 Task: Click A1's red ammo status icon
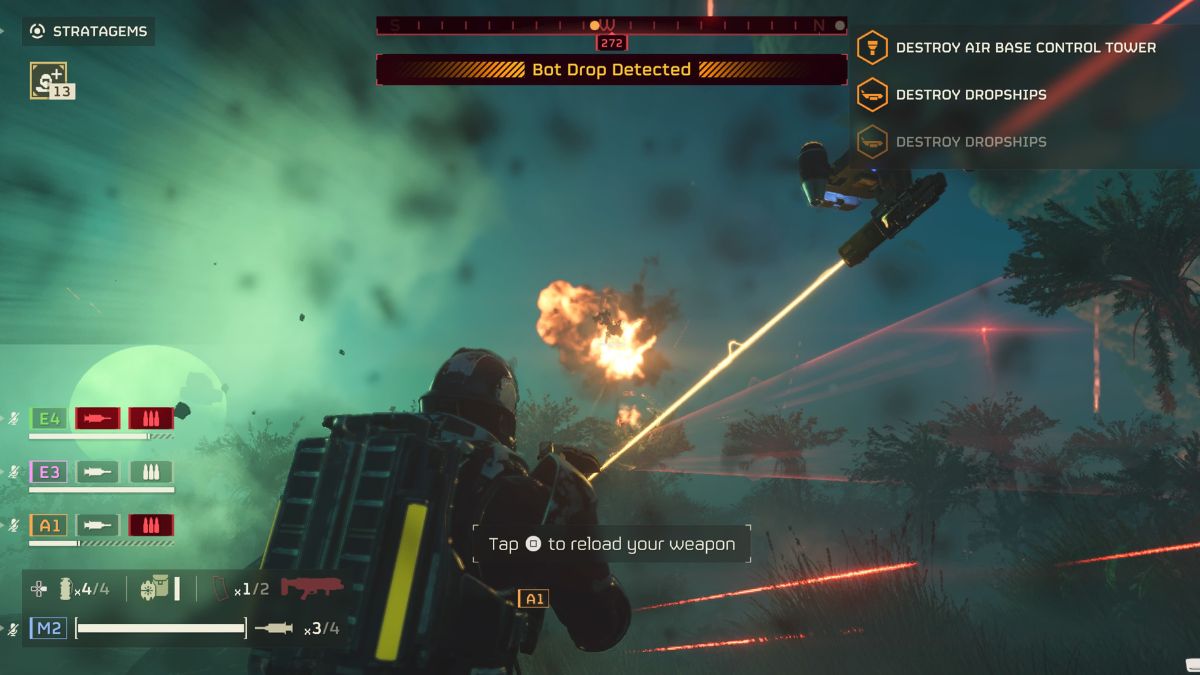151,525
